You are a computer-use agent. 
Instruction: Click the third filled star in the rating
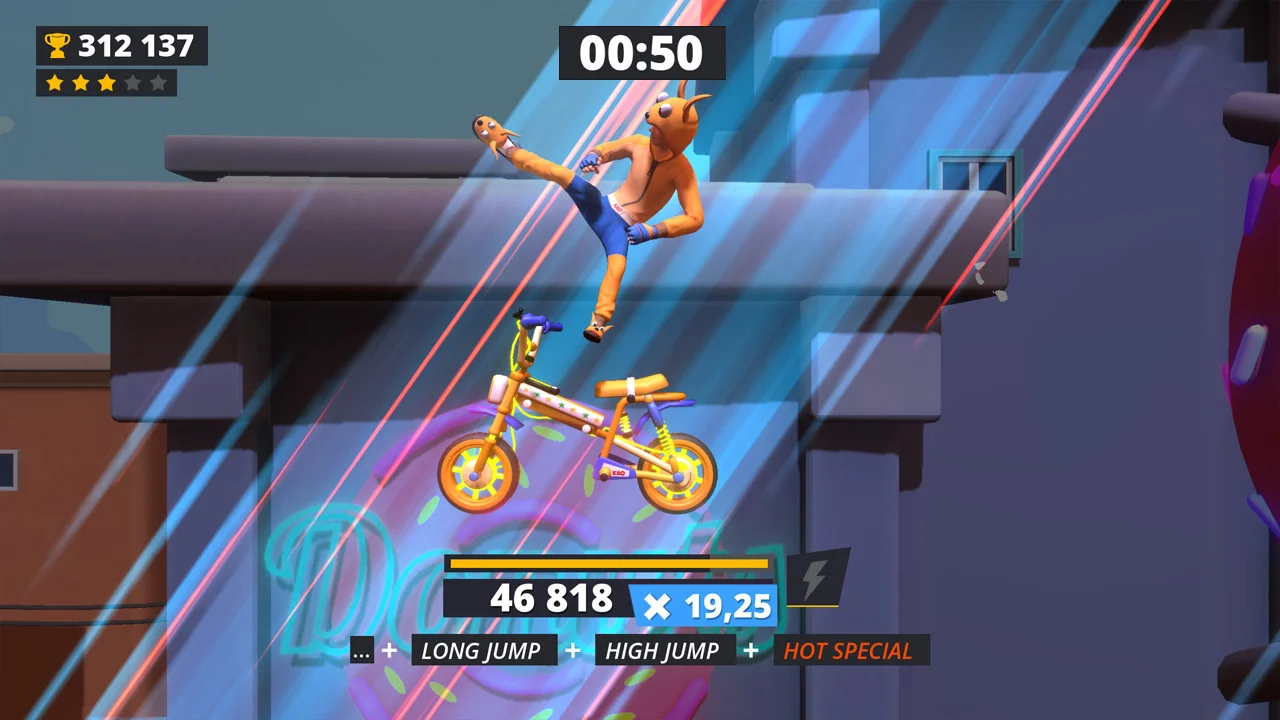[106, 83]
